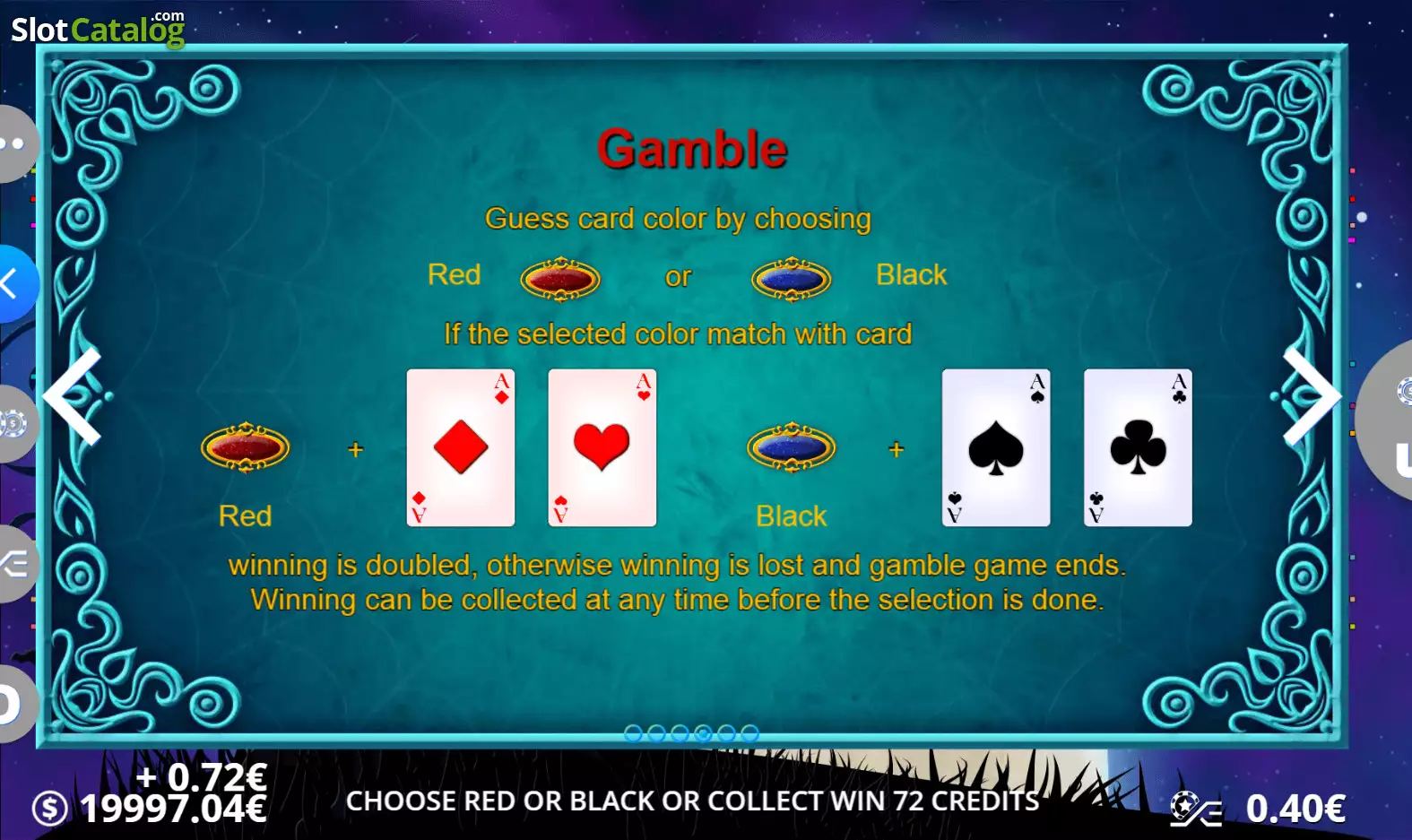
Task: Switch to the highlighted pagination dot page
Action: tap(704, 732)
